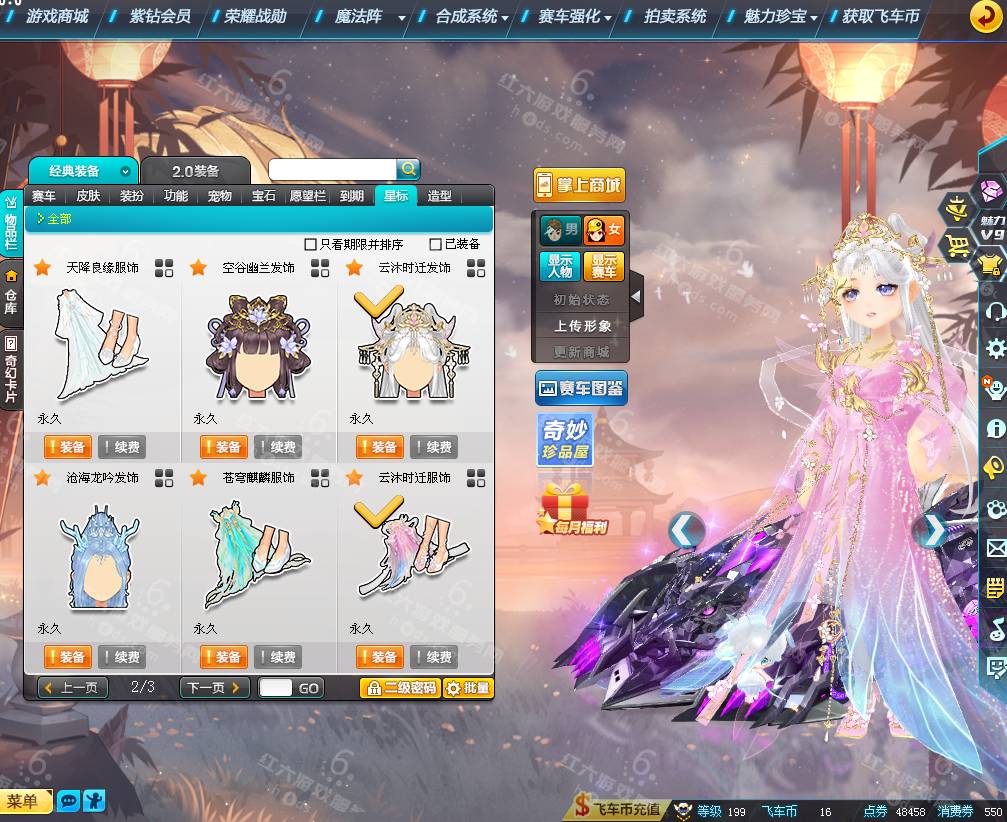Viewport: 1007px width, 822px height.
Task: Open the 掌上商城 mobile shop
Action: click(x=579, y=185)
